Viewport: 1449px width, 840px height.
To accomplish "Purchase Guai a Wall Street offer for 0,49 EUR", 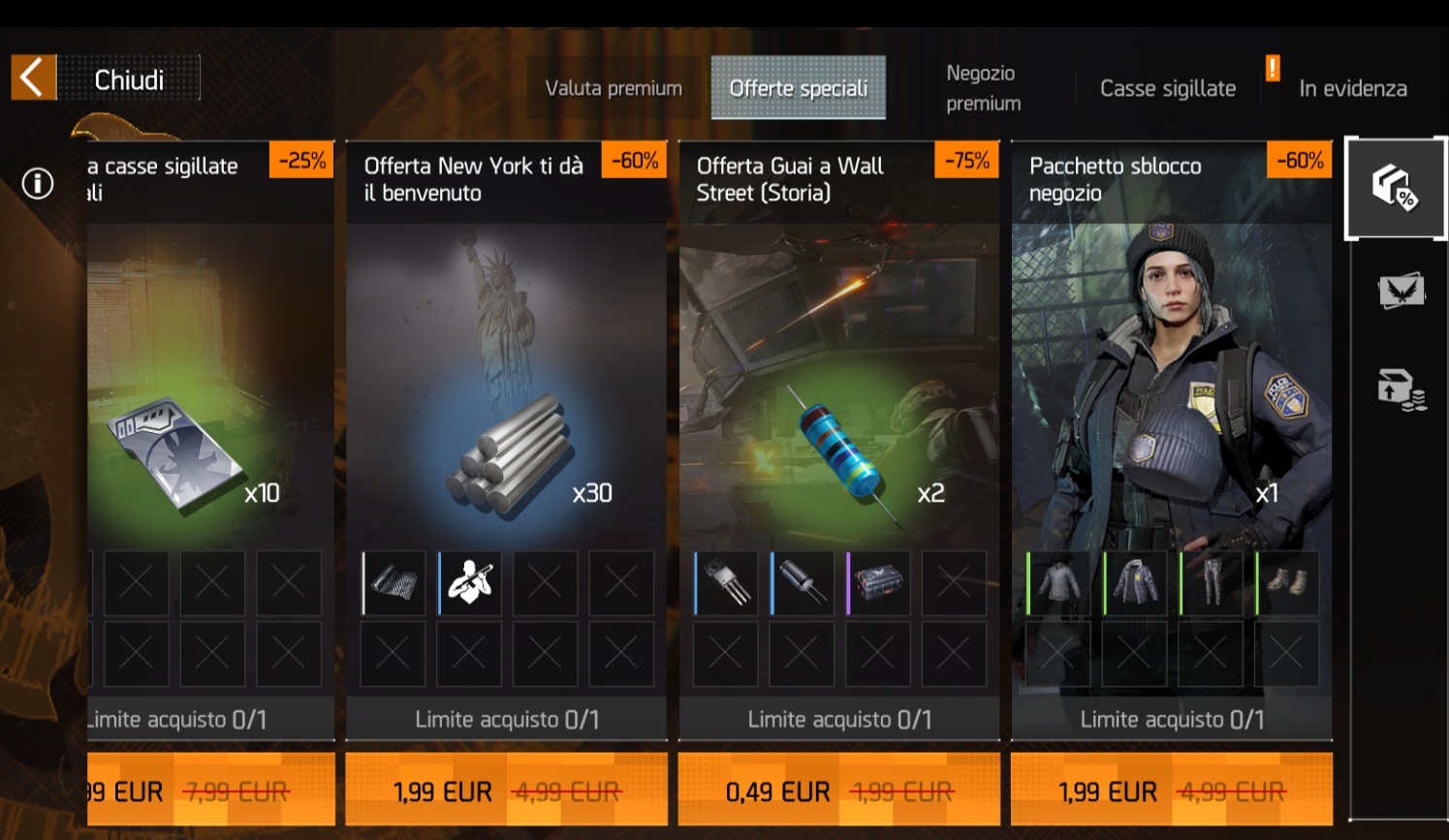I will pyautogui.click(x=838, y=791).
